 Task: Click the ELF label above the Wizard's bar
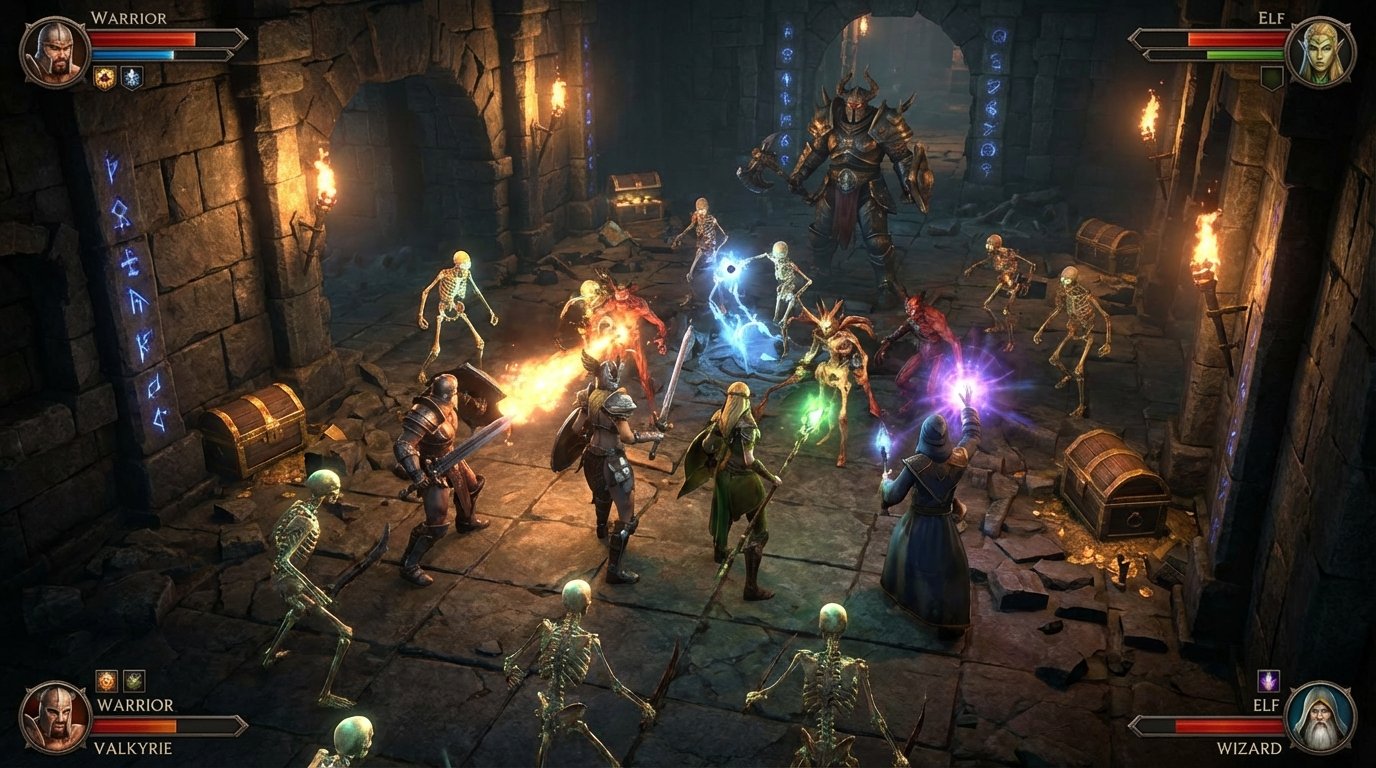(1266, 705)
